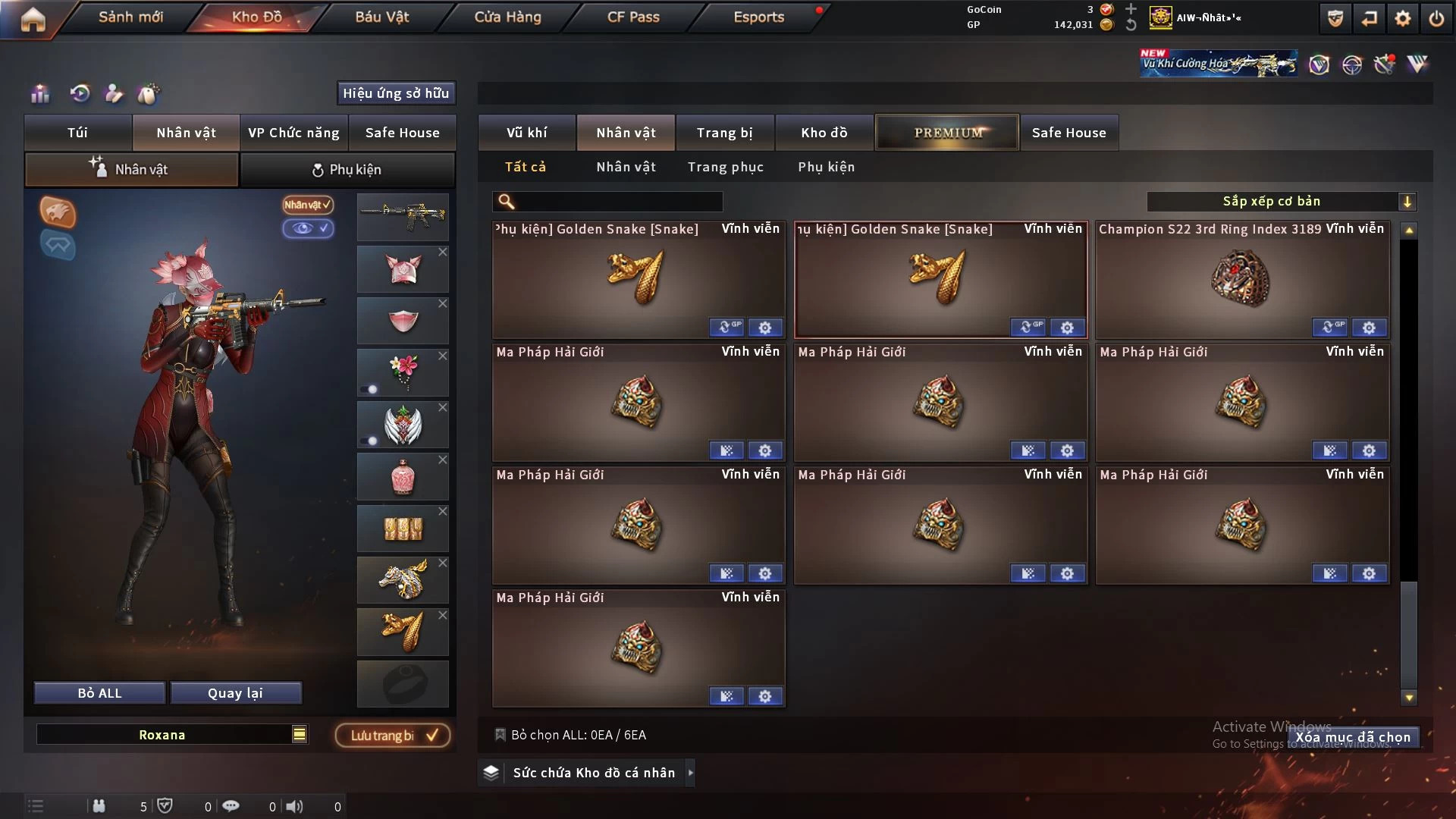Switch to the Phụ kiện sub-tab

tap(347, 170)
